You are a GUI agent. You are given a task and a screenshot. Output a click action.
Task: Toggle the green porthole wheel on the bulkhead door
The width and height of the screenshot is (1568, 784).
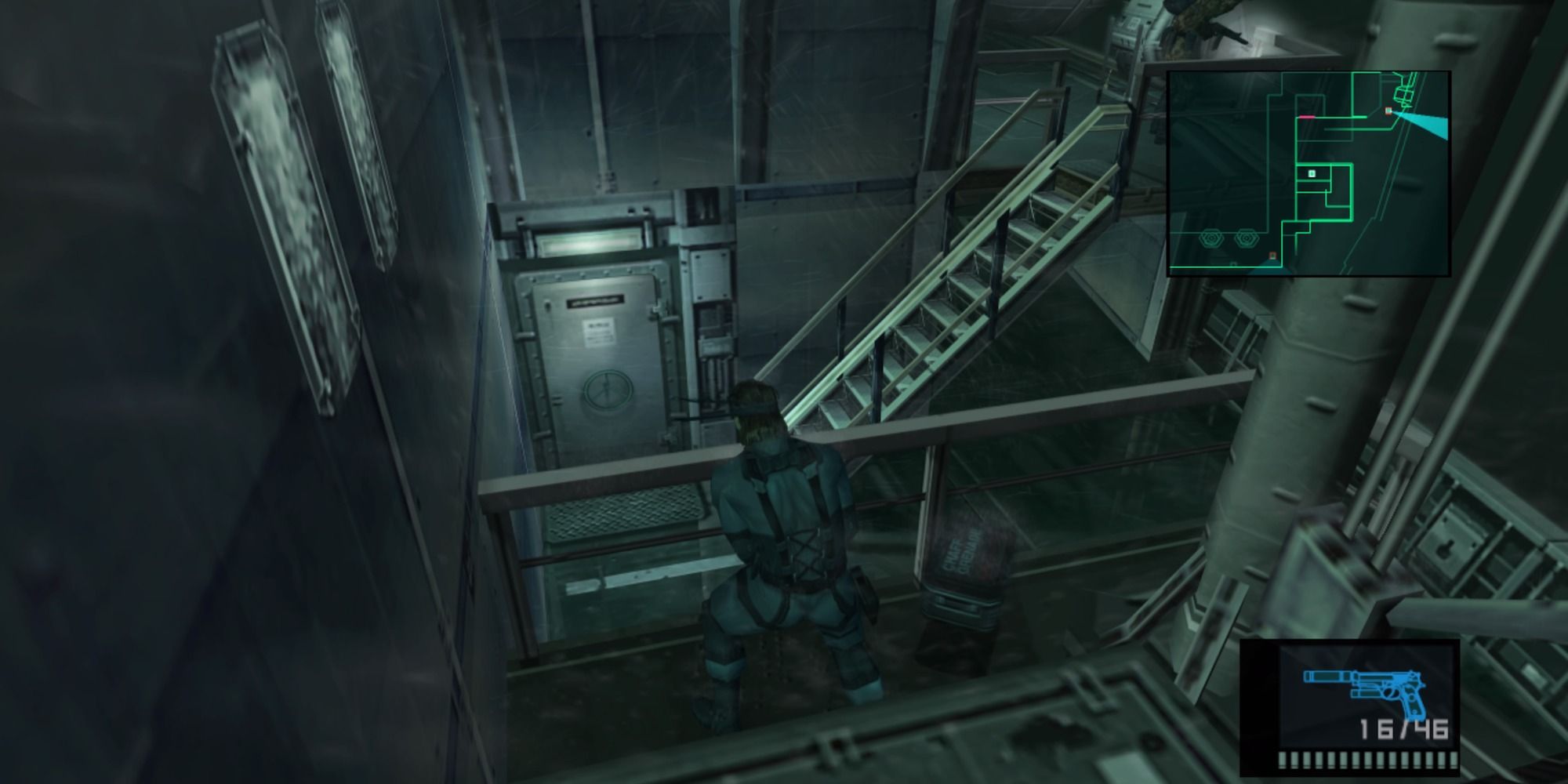(606, 388)
